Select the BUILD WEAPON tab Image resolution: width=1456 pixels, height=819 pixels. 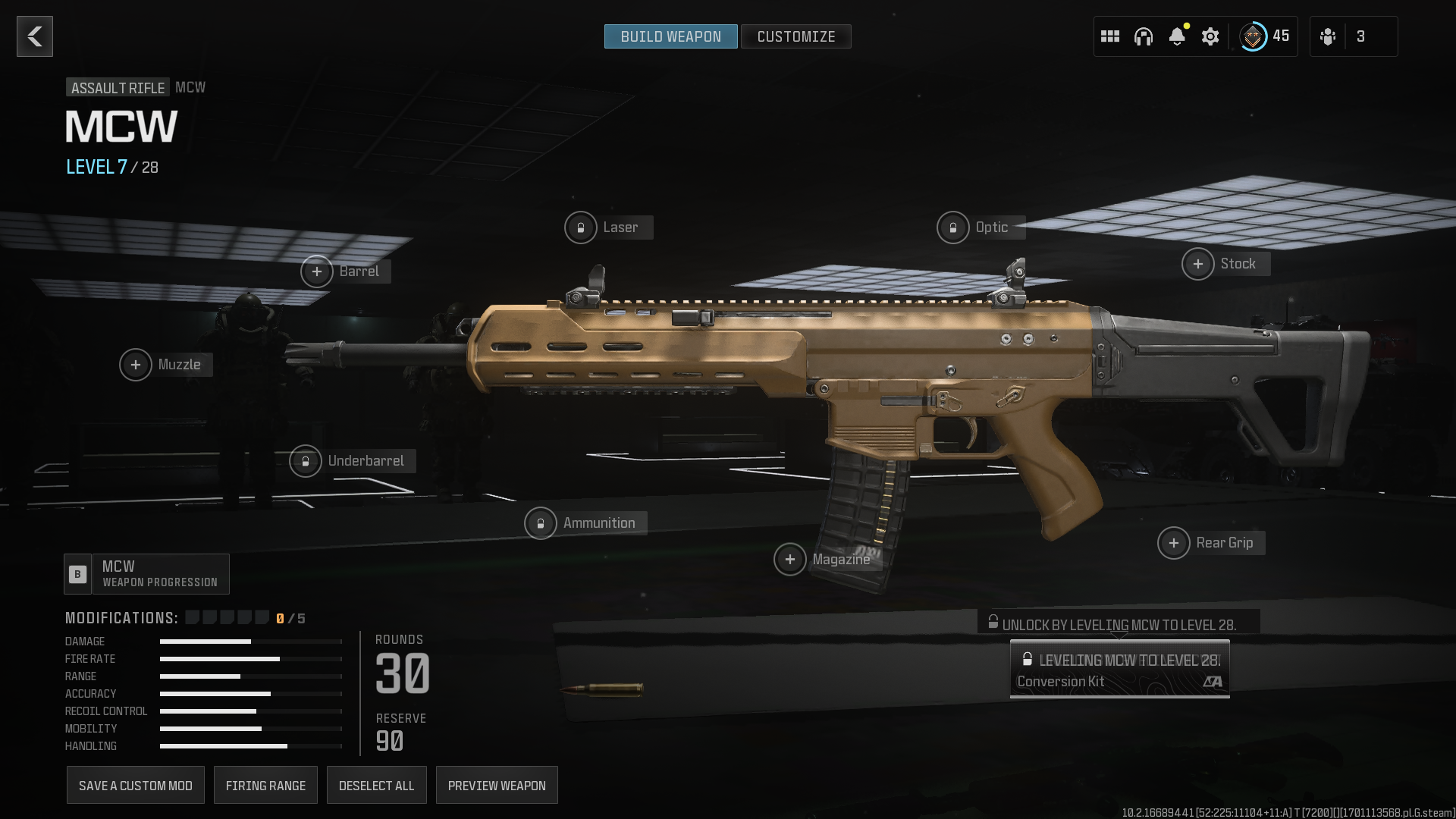tap(670, 36)
